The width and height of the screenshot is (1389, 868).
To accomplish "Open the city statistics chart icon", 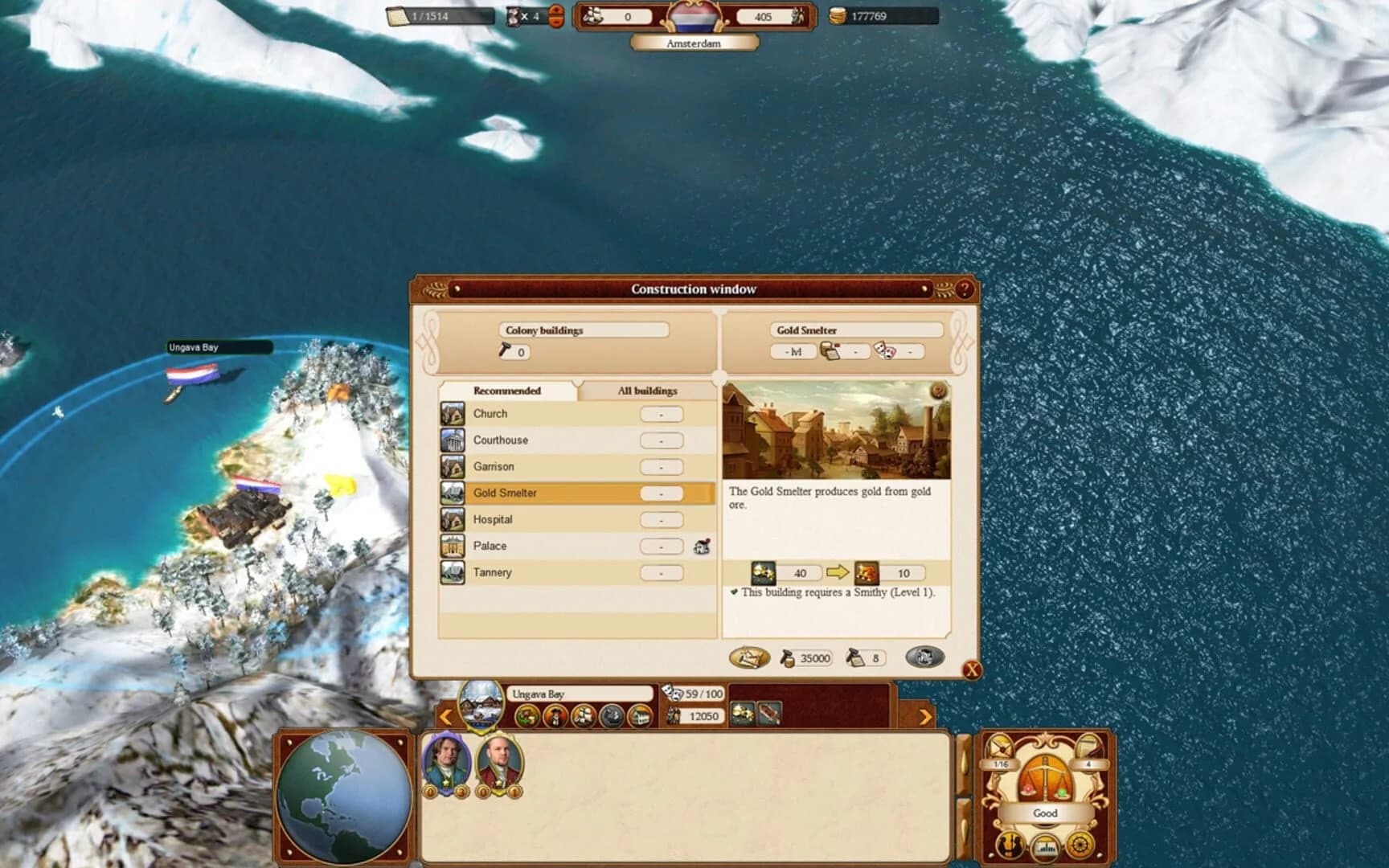I will [x=1045, y=850].
